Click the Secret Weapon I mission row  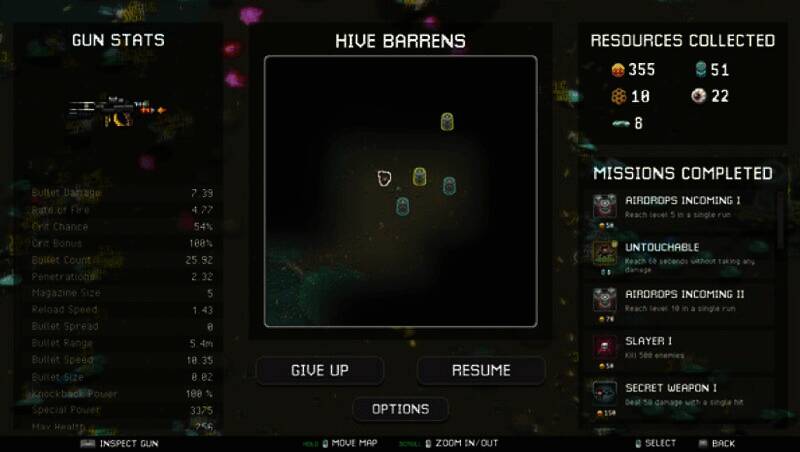tap(682, 393)
